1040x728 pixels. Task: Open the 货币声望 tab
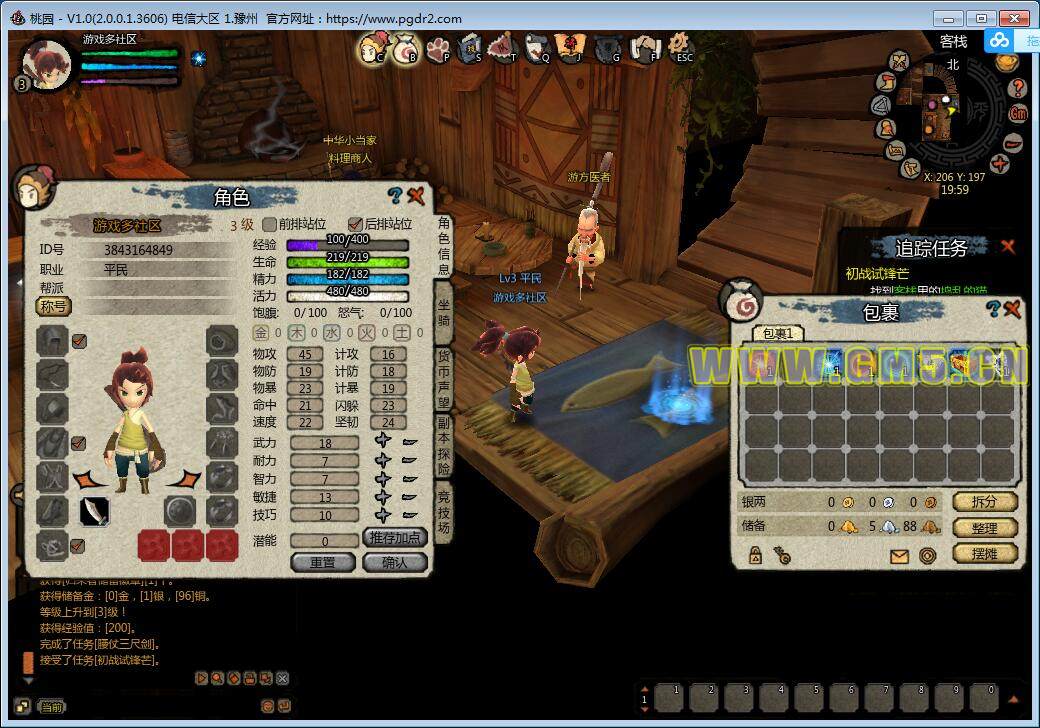pyautogui.click(x=444, y=377)
